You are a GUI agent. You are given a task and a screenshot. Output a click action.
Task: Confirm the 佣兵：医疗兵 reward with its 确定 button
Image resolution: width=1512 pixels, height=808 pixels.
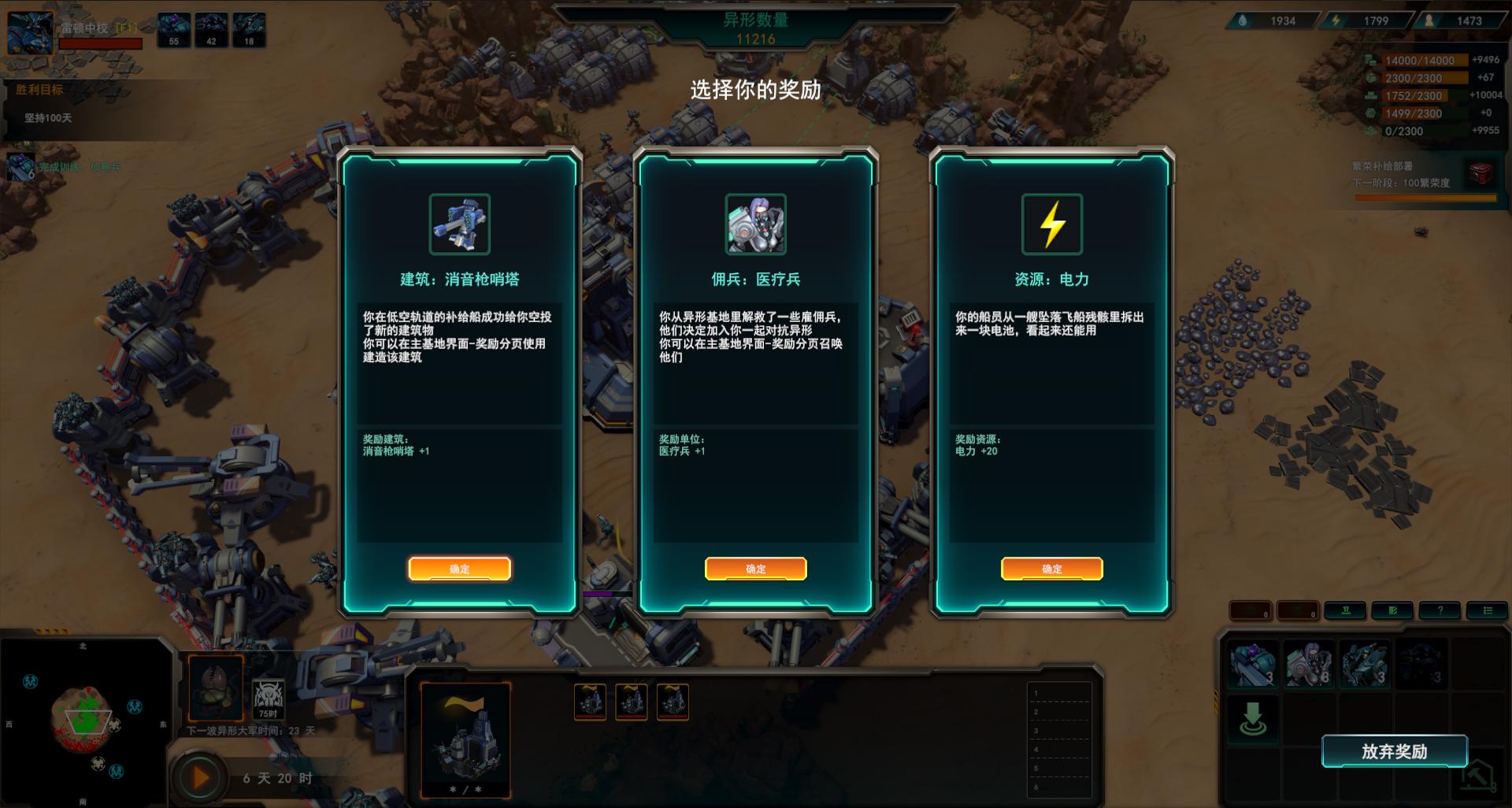click(x=756, y=568)
